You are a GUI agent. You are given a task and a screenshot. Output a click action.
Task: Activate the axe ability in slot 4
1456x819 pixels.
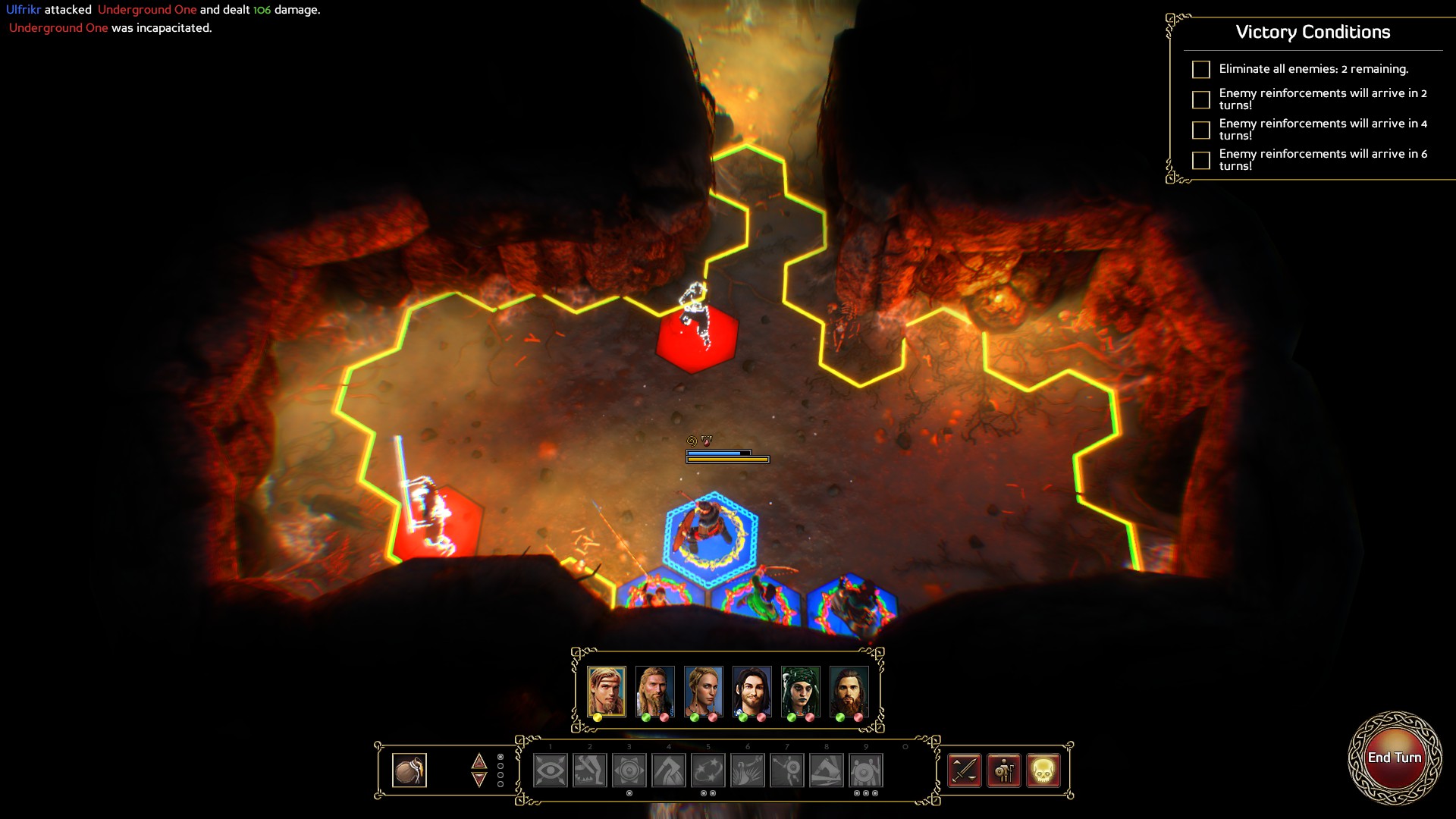tap(669, 770)
